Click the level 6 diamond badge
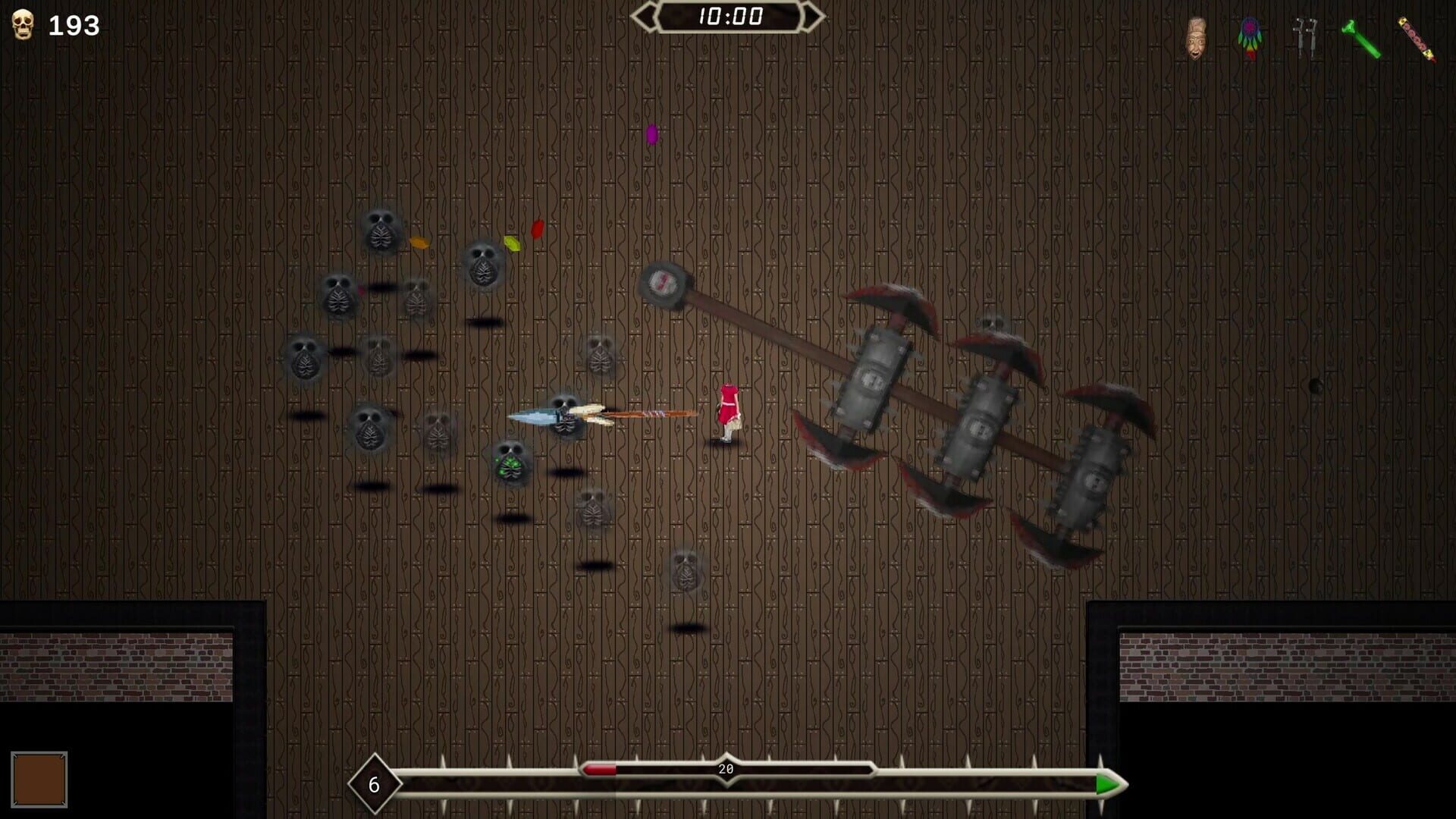1456x819 pixels. pyautogui.click(x=373, y=784)
